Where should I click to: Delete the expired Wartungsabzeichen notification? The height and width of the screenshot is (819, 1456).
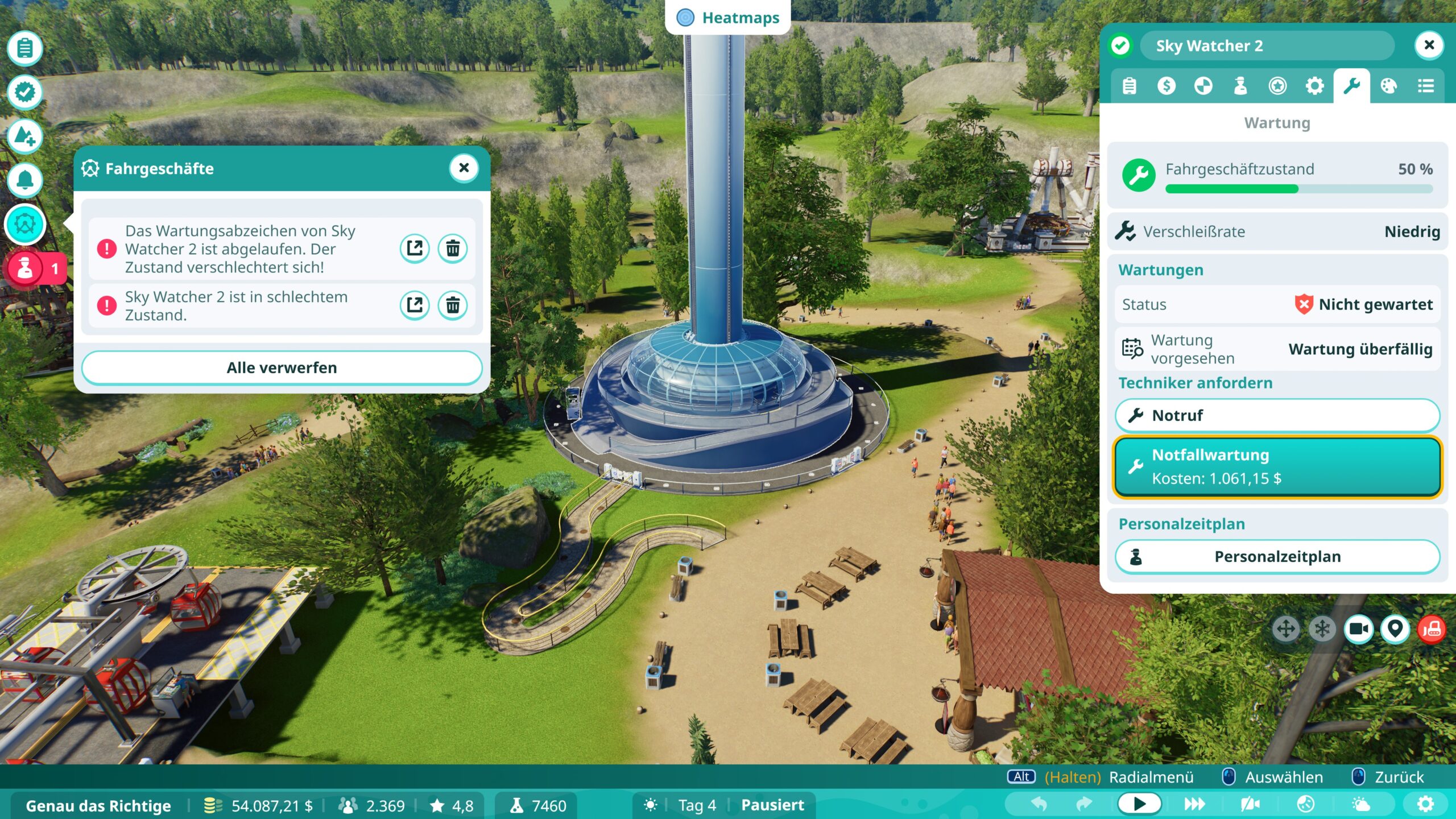[x=453, y=249]
